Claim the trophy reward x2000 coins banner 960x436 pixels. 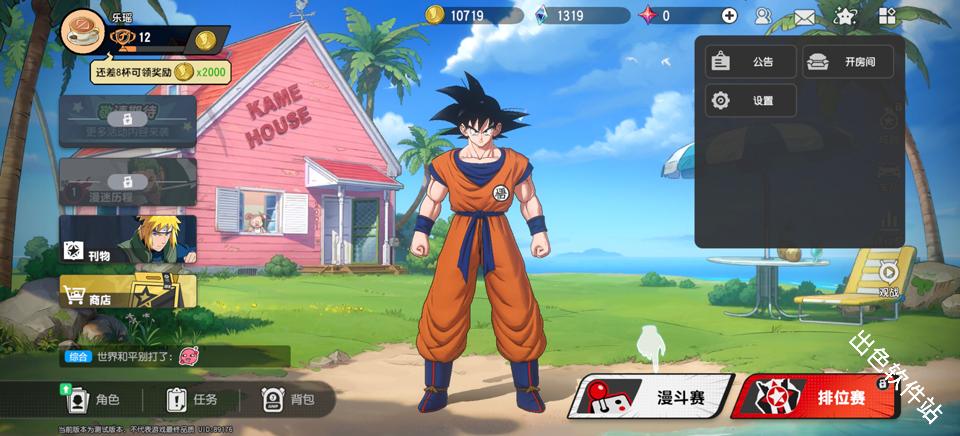coord(160,72)
